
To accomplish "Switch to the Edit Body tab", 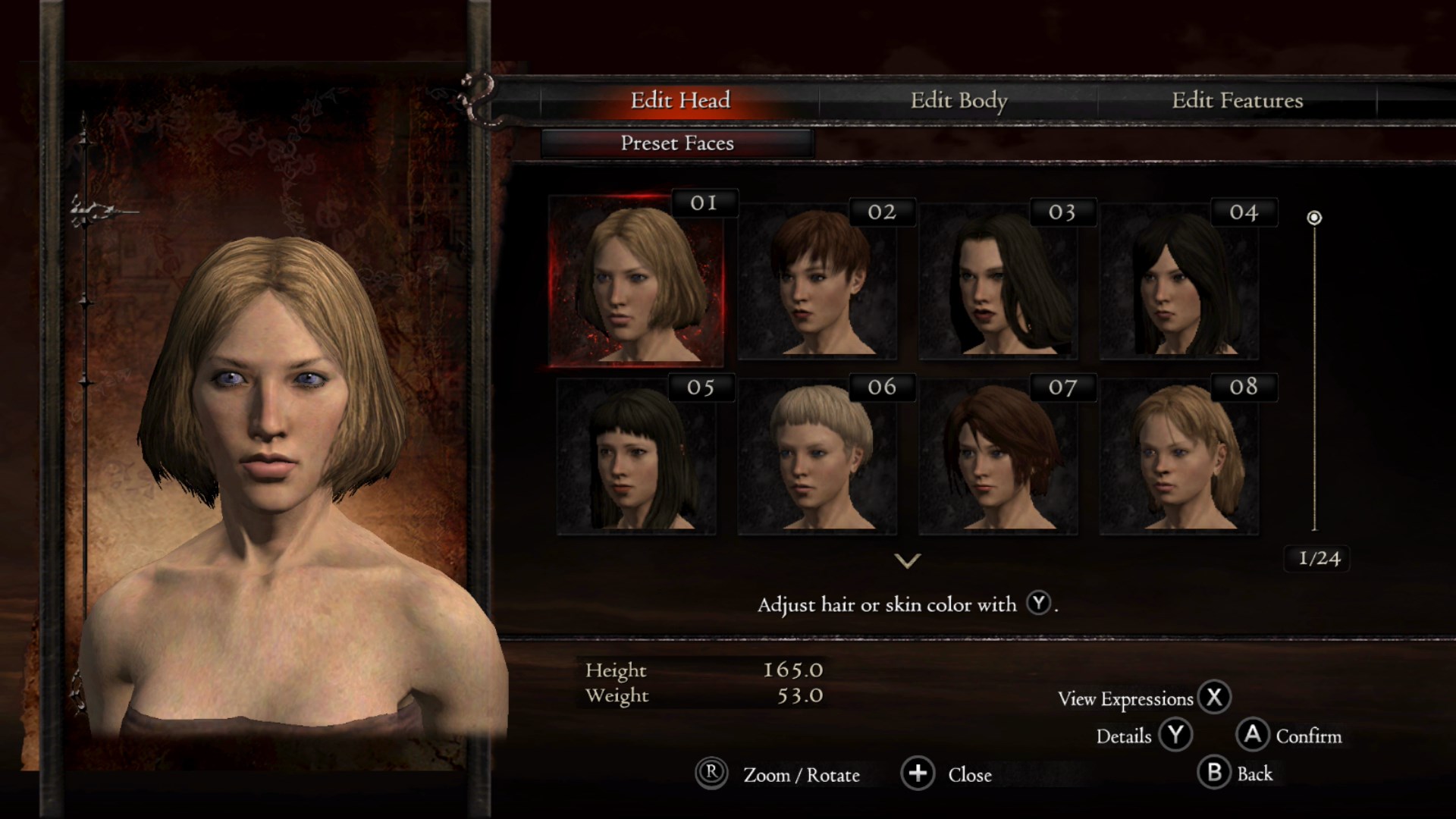I will coord(959,100).
